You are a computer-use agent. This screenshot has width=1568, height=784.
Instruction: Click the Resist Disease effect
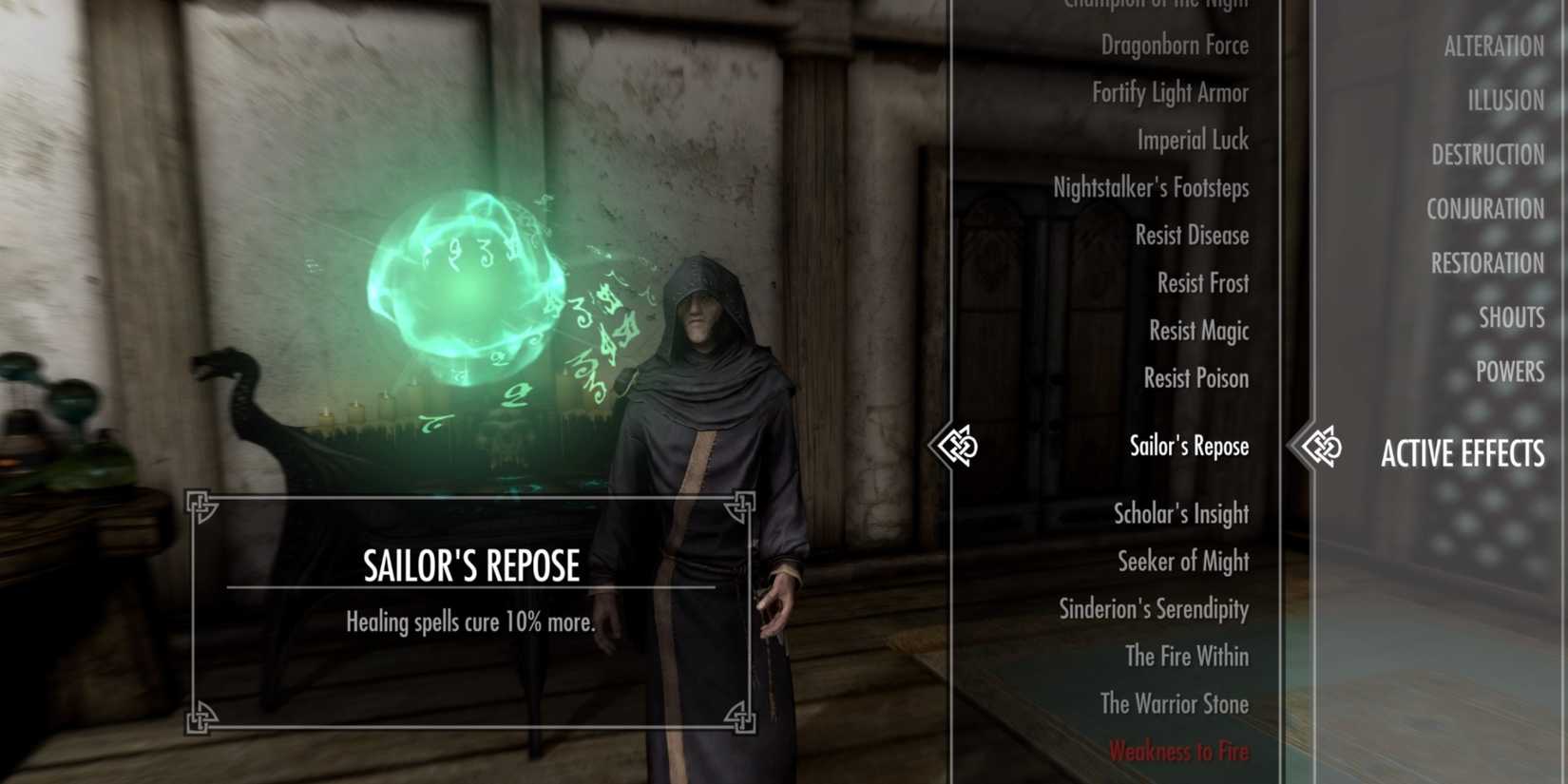[1191, 235]
